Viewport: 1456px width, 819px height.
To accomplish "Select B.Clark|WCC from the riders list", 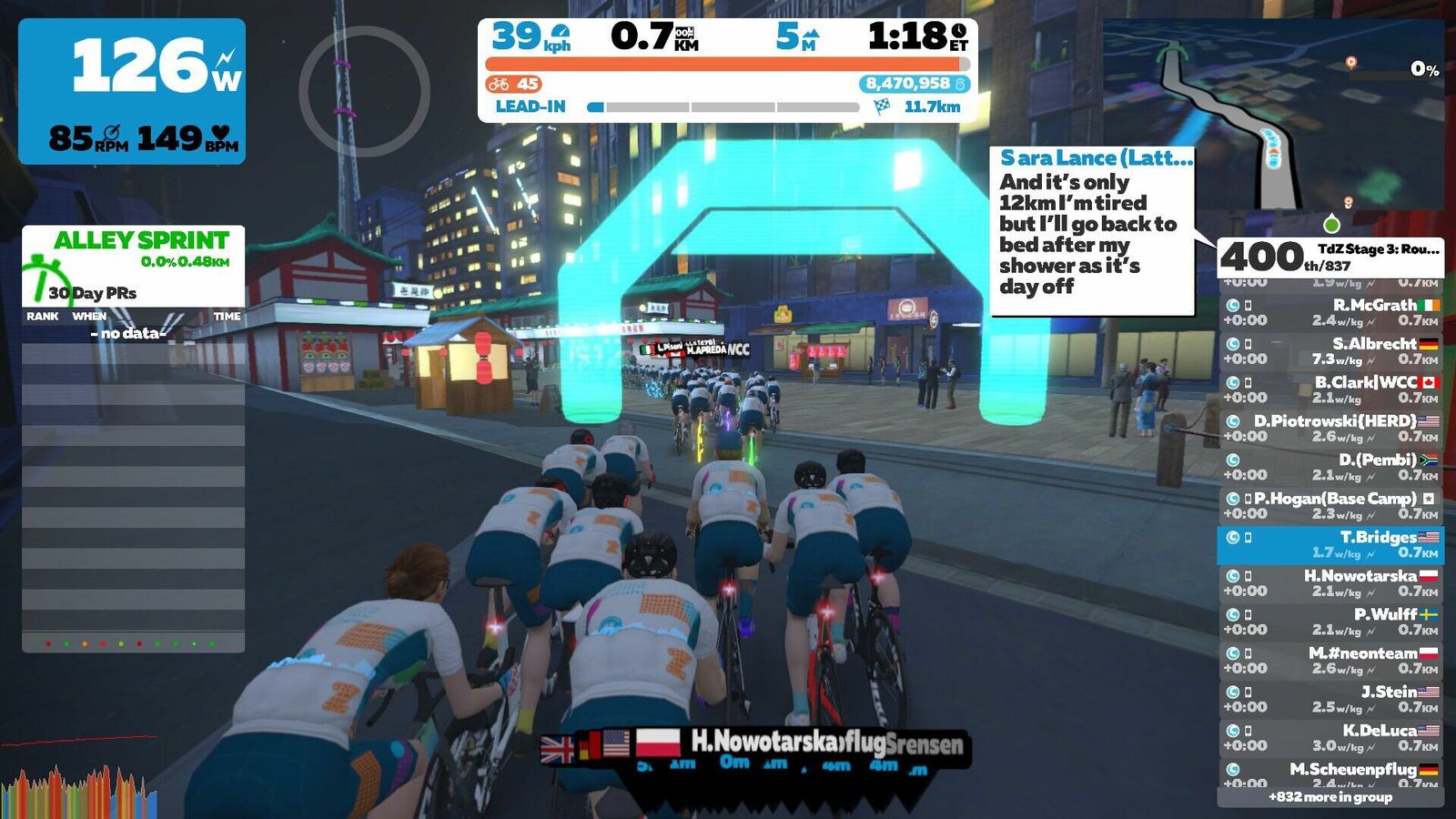I will (x=1330, y=389).
